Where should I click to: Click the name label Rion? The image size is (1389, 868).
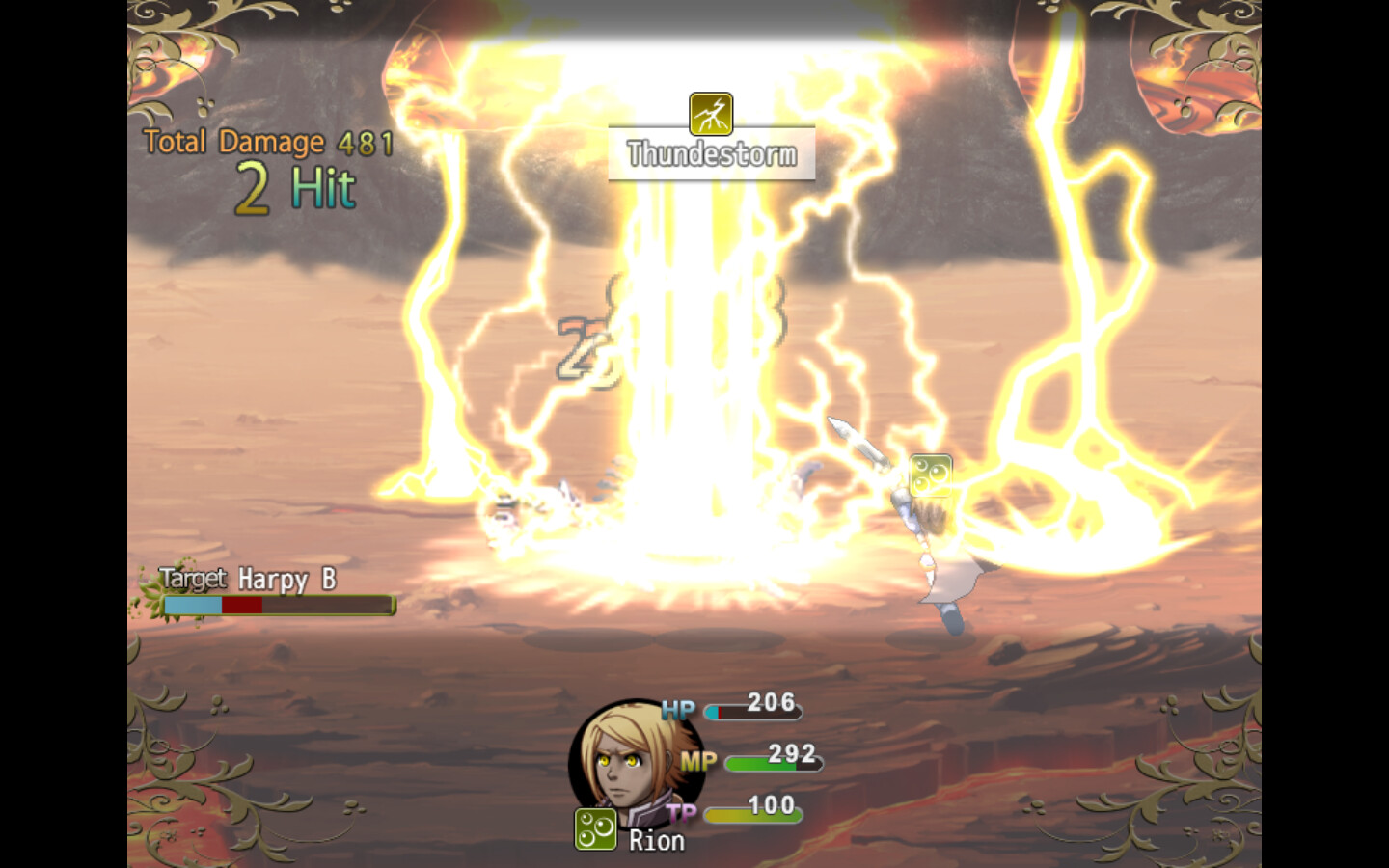657,840
